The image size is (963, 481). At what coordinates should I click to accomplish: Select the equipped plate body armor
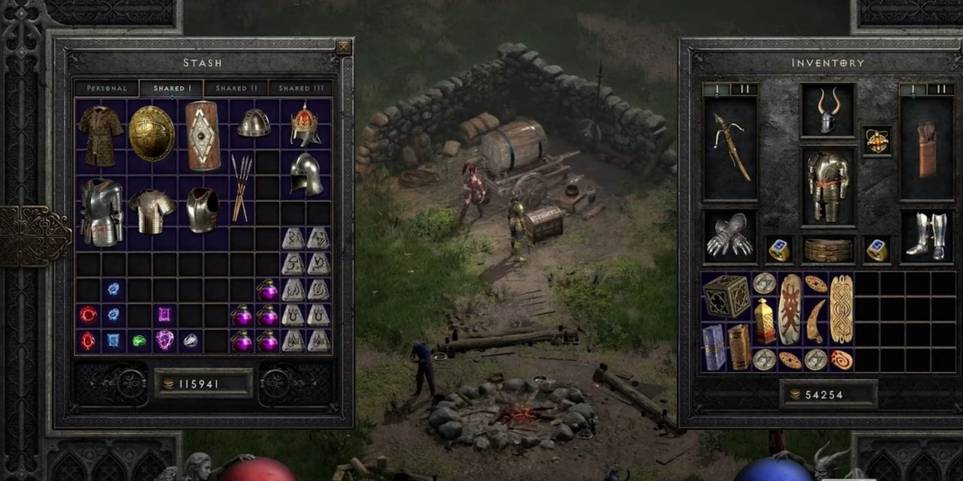[828, 187]
